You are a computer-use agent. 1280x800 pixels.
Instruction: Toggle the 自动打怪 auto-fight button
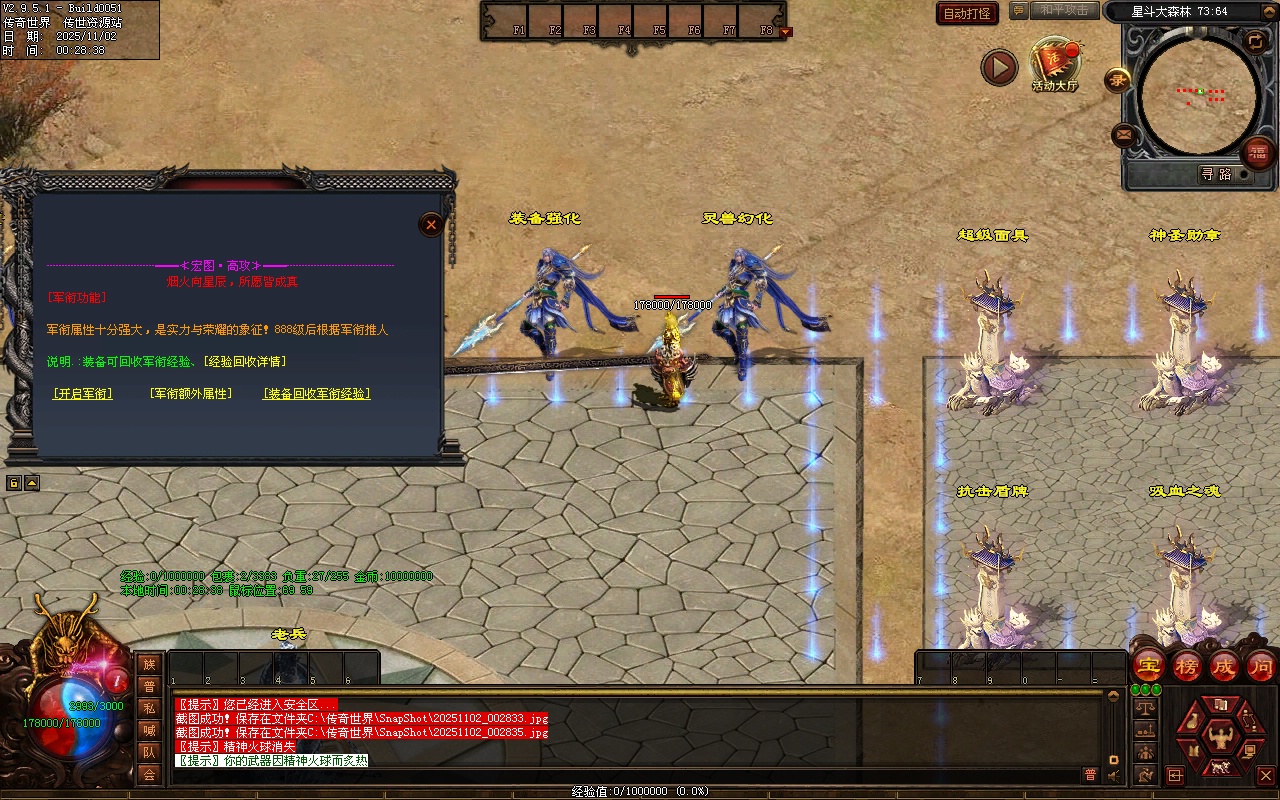pos(967,13)
